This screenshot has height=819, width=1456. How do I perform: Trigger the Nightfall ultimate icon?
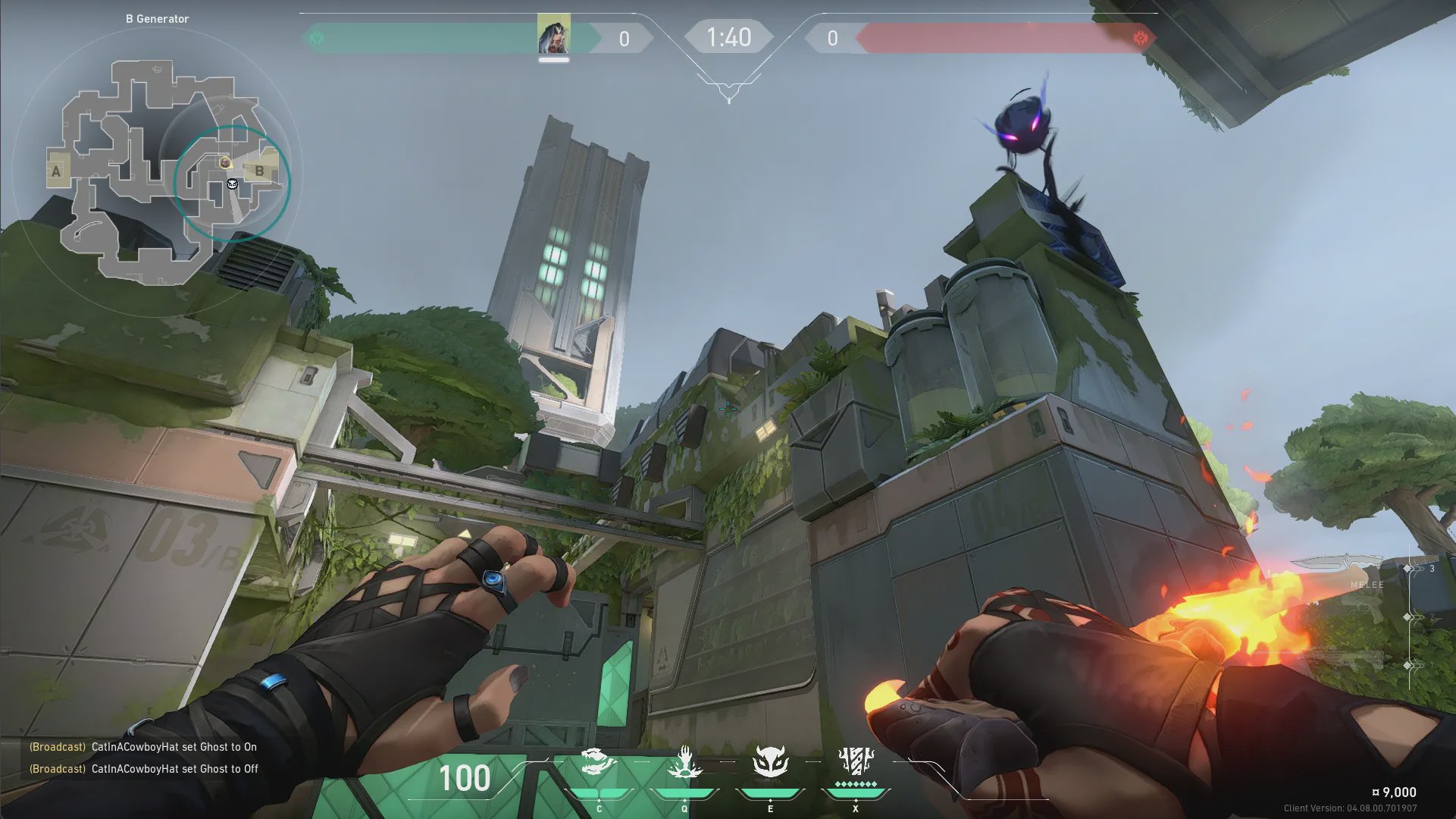point(856,763)
